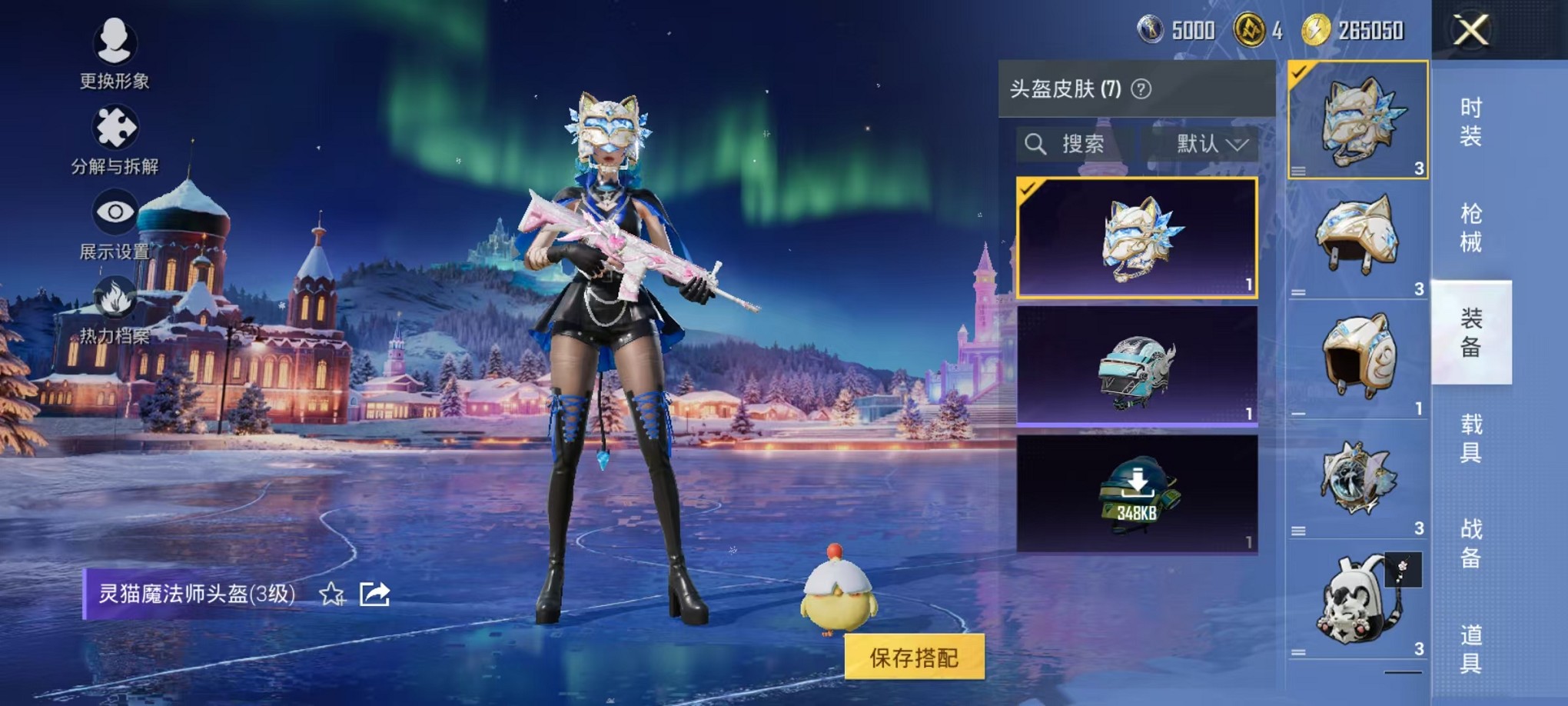Type in the 搜索 search field
Screen dimensions: 1568x706
1084,143
